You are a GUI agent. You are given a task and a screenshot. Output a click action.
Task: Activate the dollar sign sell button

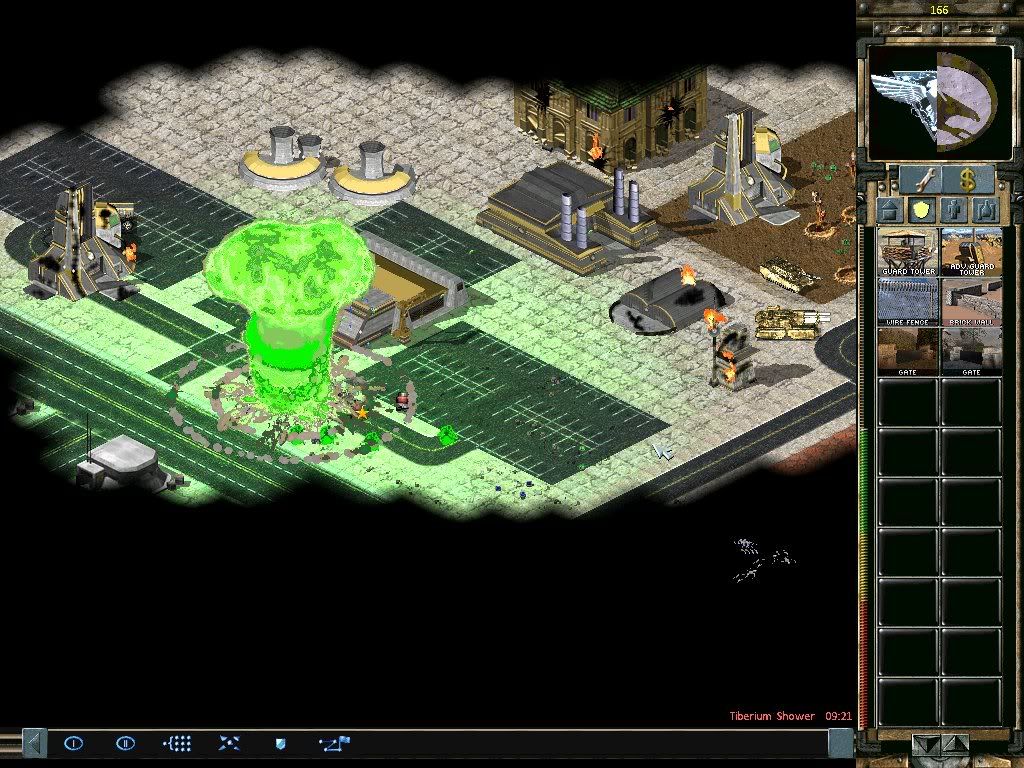coord(966,180)
